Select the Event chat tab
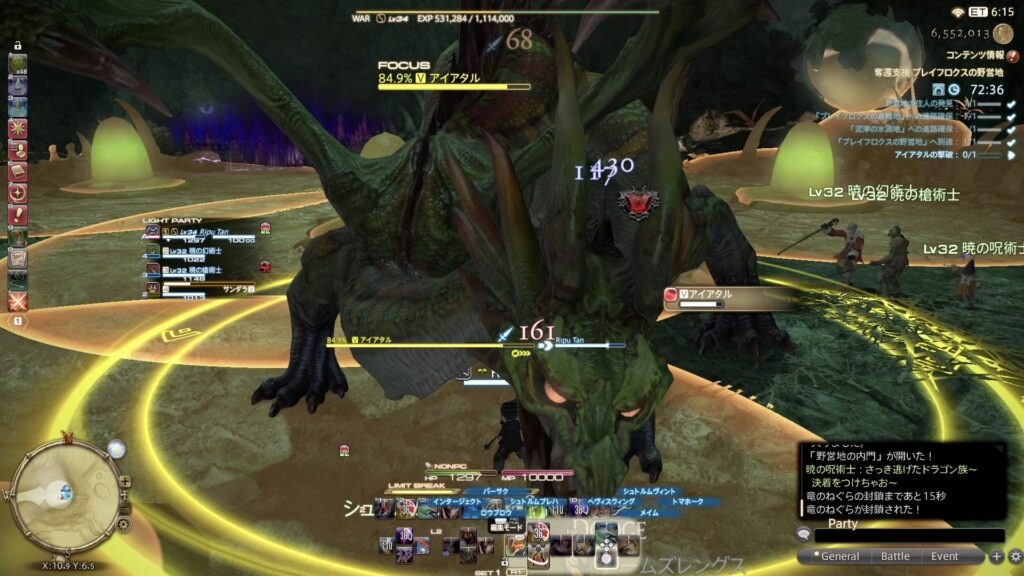Image resolution: width=1024 pixels, height=576 pixels. (x=944, y=556)
